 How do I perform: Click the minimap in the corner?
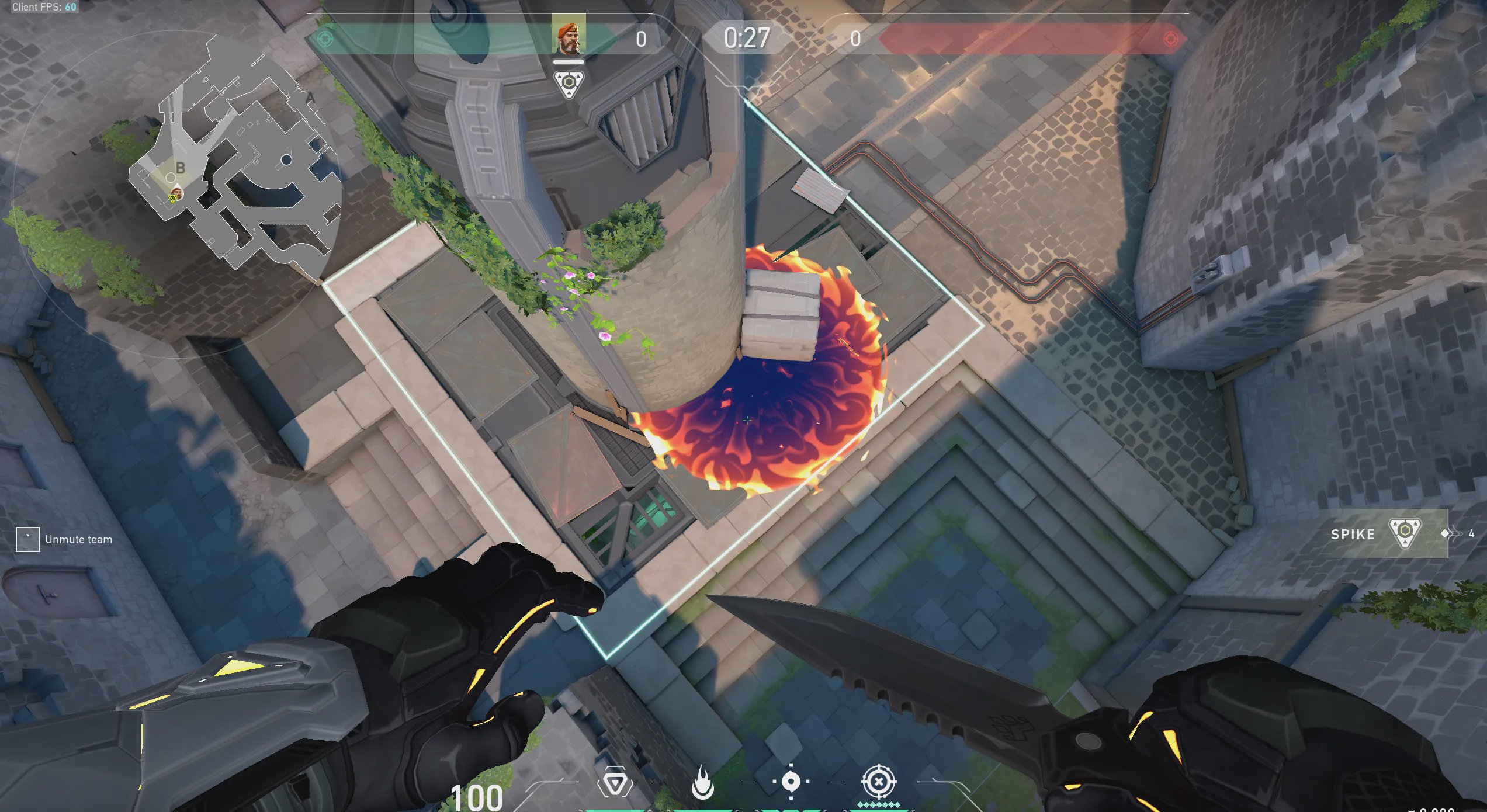234,164
